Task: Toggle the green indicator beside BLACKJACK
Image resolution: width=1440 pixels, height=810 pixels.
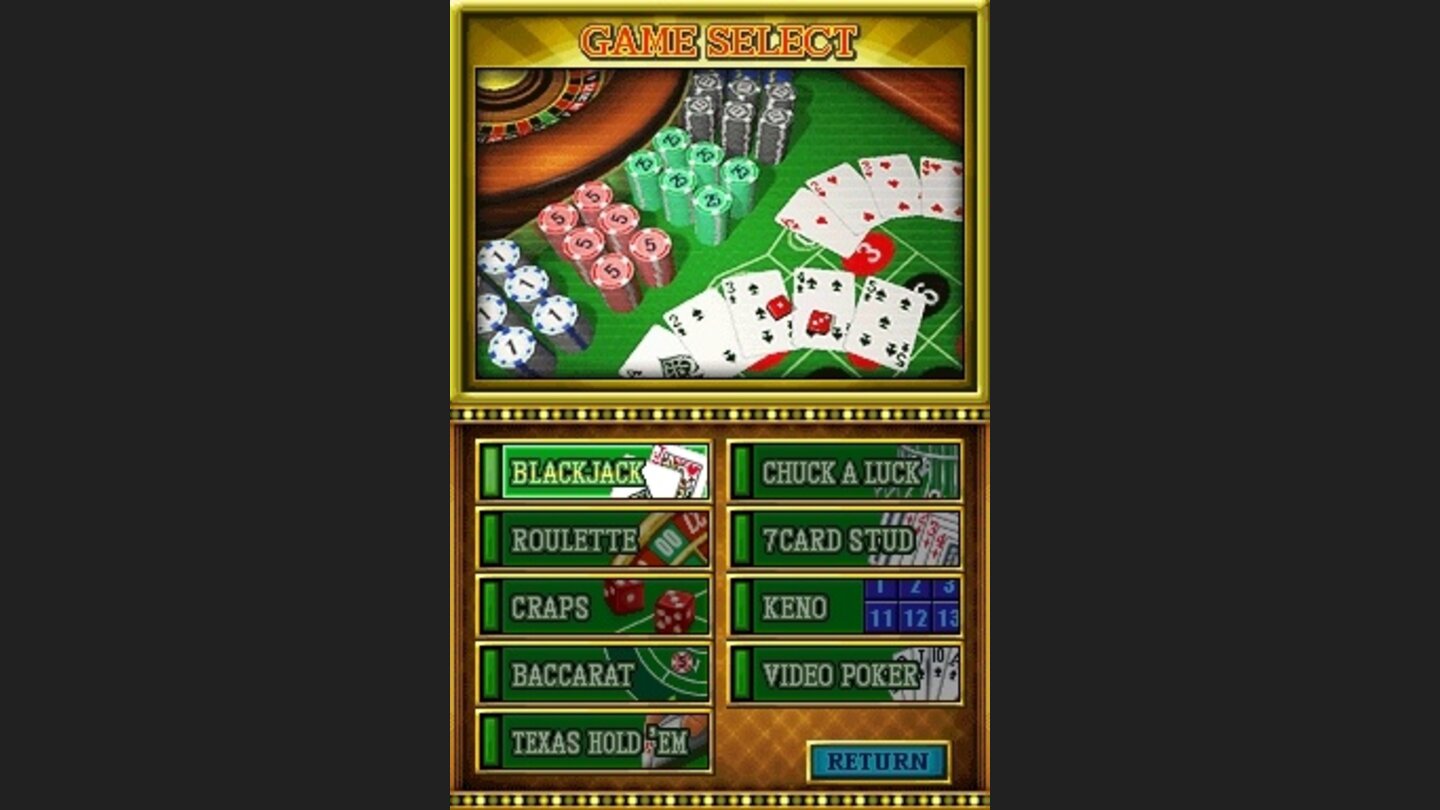Action: click(x=491, y=470)
